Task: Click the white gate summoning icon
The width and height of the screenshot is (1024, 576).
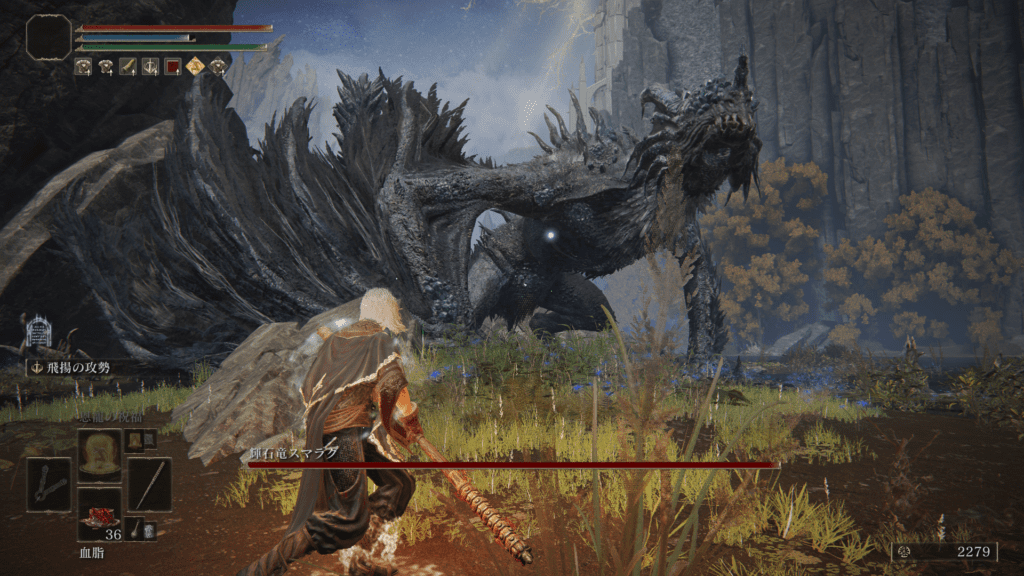Action: 38,332
